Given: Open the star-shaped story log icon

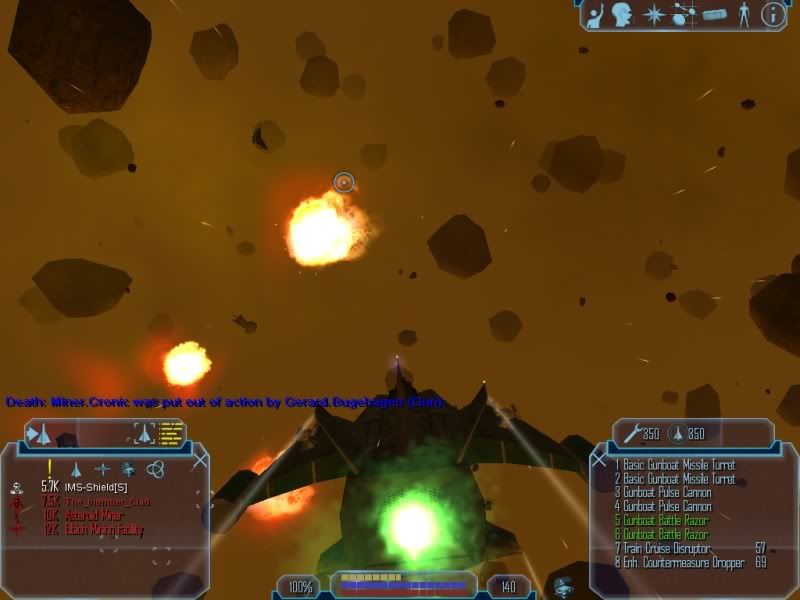Looking at the screenshot, I should point(653,14).
